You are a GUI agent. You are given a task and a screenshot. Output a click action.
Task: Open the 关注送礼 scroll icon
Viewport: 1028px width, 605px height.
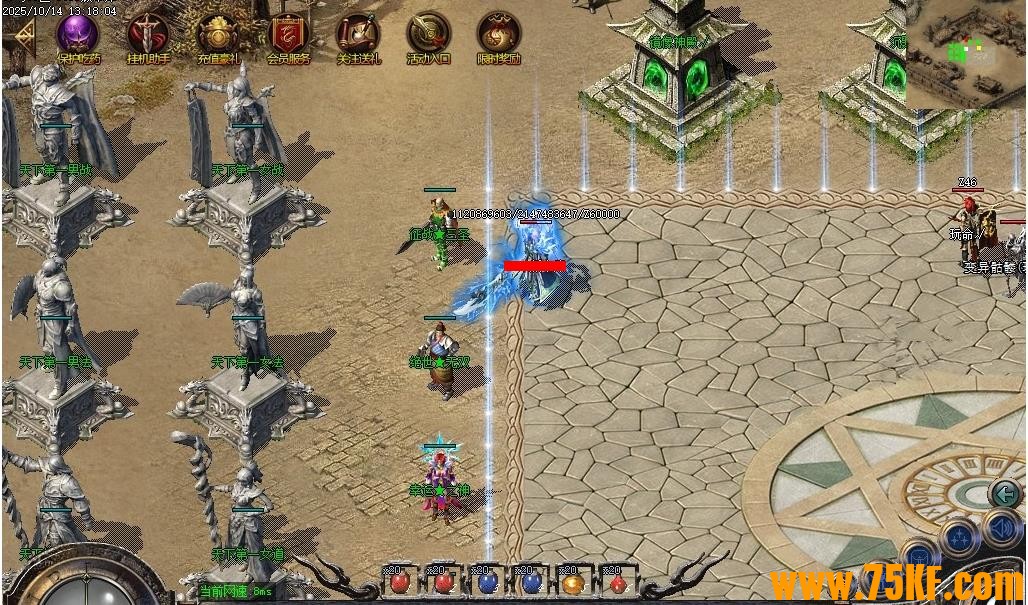point(358,35)
